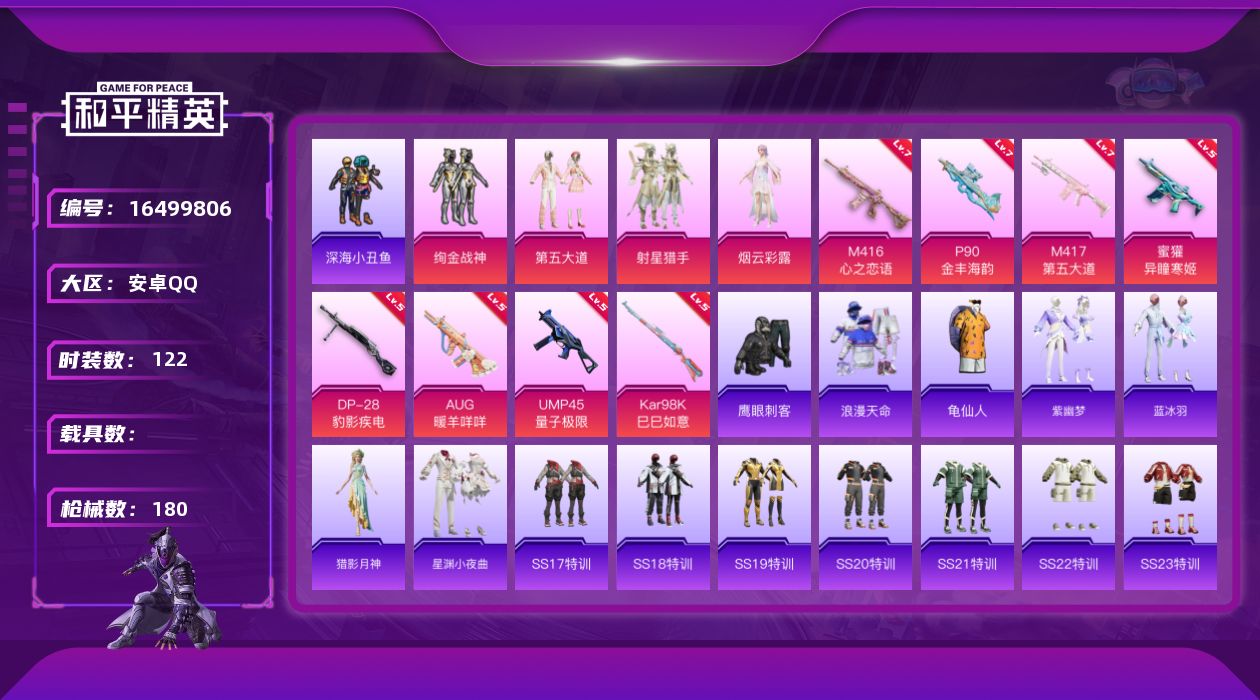Open the 鹰眼刺客 outfit card
This screenshot has height=700, width=1260.
click(764, 364)
